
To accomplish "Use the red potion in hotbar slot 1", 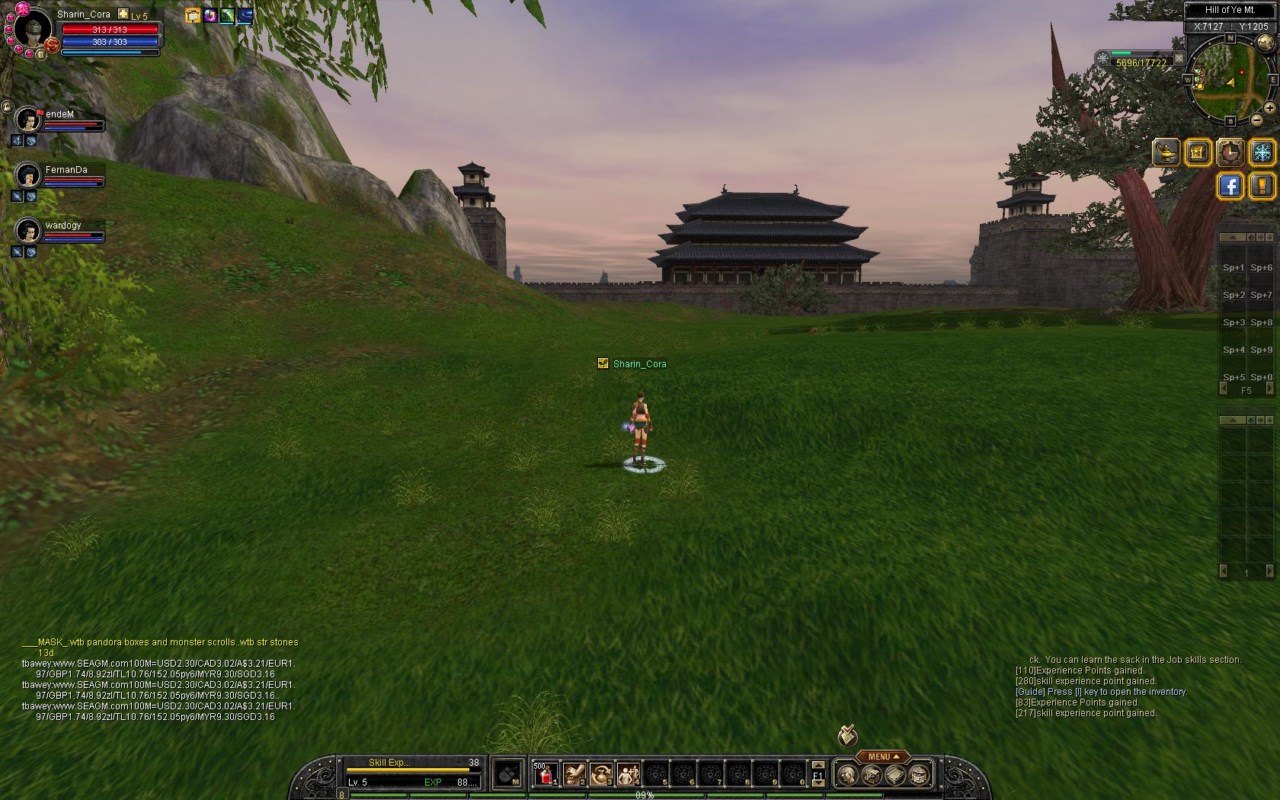I will 545,773.
